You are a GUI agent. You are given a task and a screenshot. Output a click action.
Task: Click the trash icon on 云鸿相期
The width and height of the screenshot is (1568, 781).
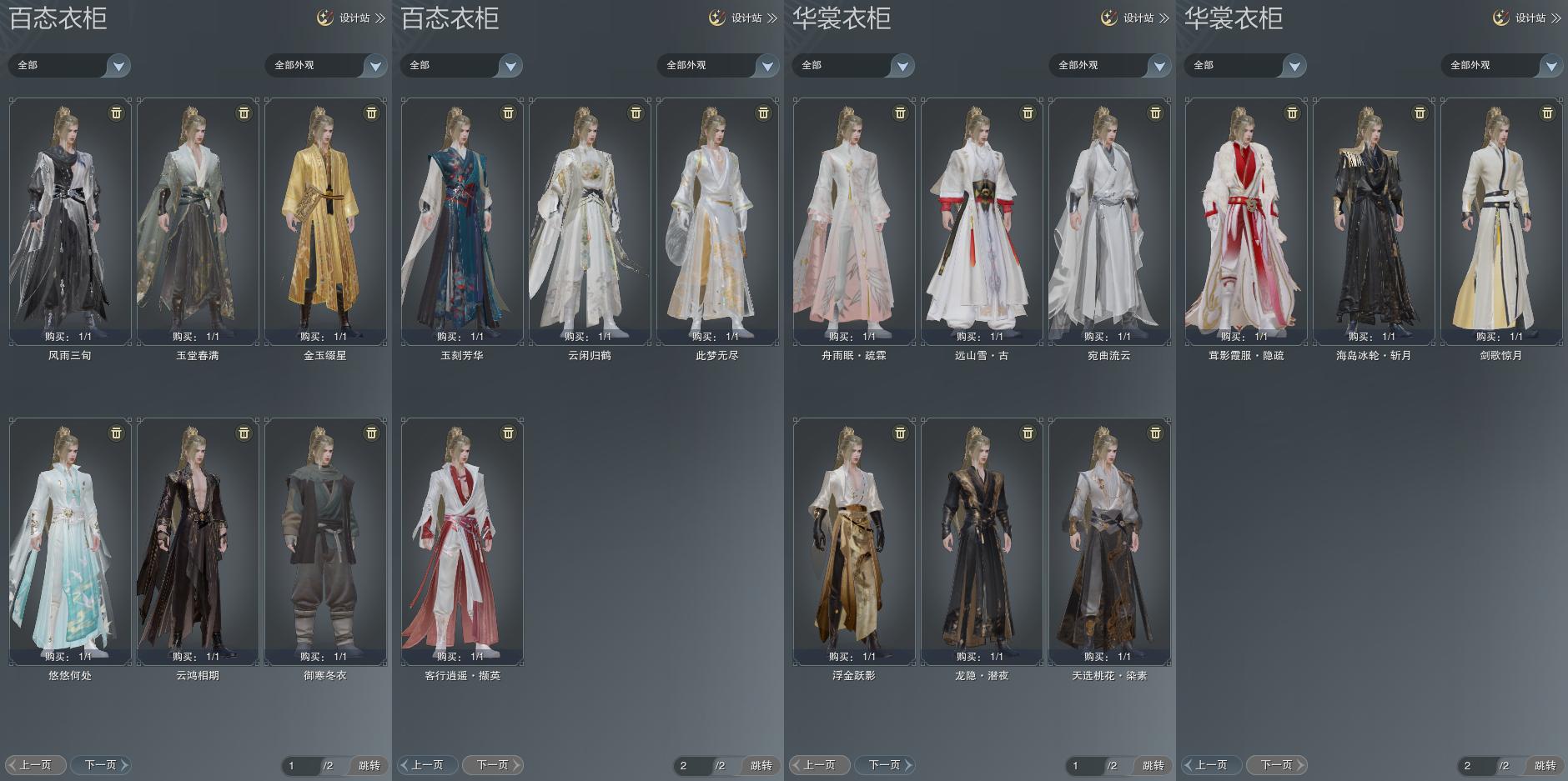[244, 433]
